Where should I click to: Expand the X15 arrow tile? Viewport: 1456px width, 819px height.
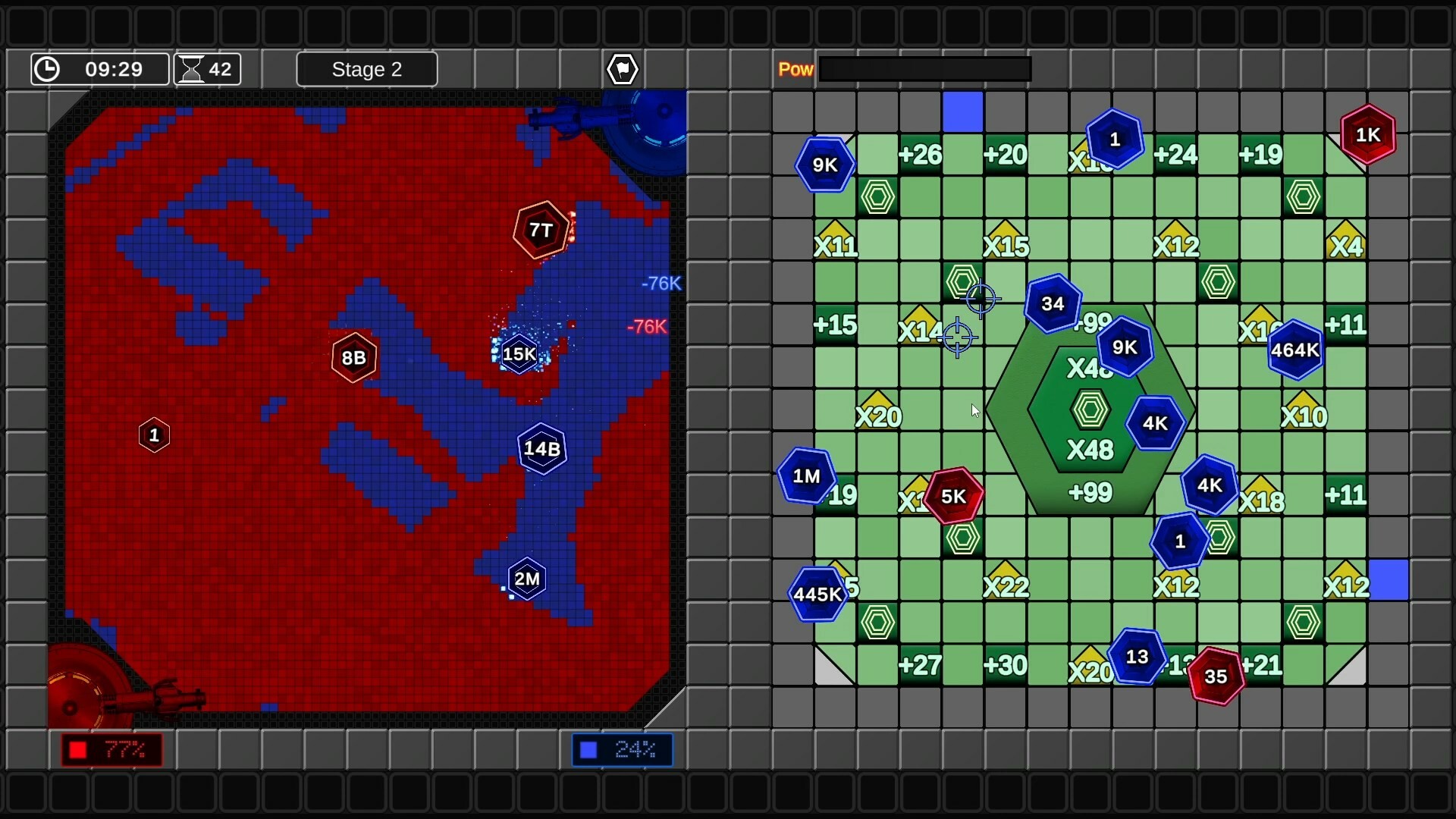click(x=1006, y=244)
